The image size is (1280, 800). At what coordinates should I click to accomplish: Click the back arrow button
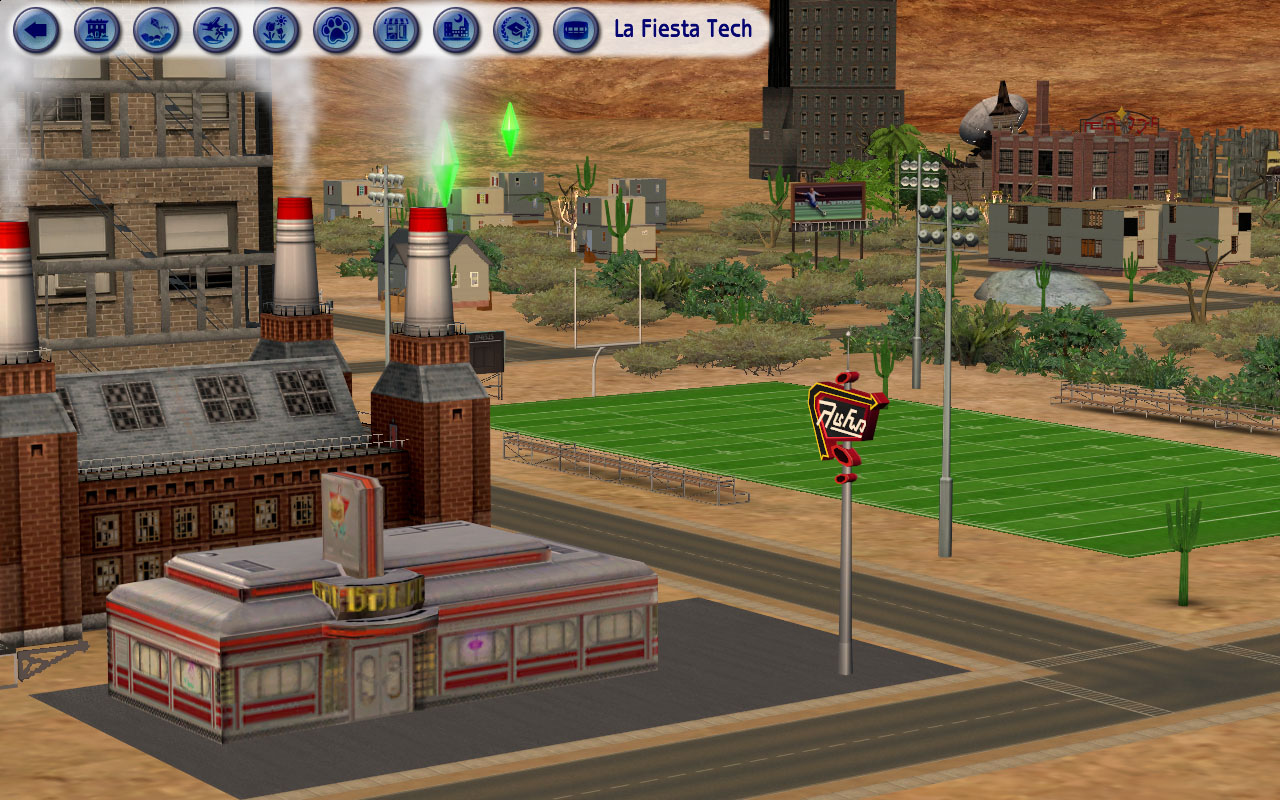37,30
